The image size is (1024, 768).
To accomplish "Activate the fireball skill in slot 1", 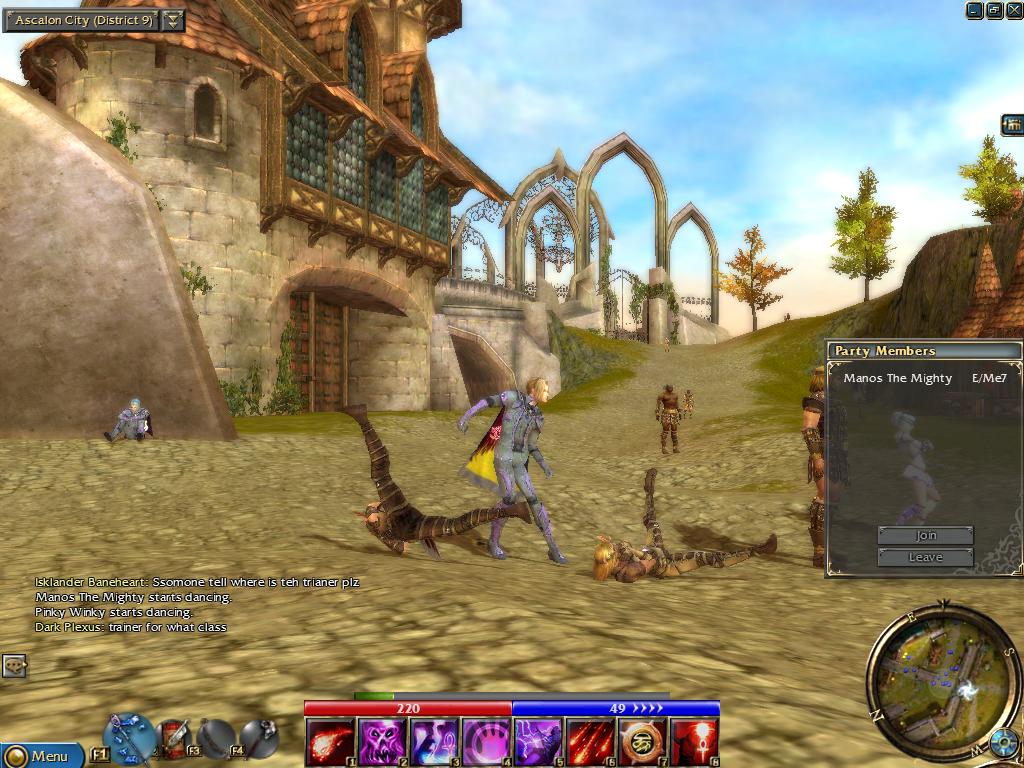I will tap(330, 742).
